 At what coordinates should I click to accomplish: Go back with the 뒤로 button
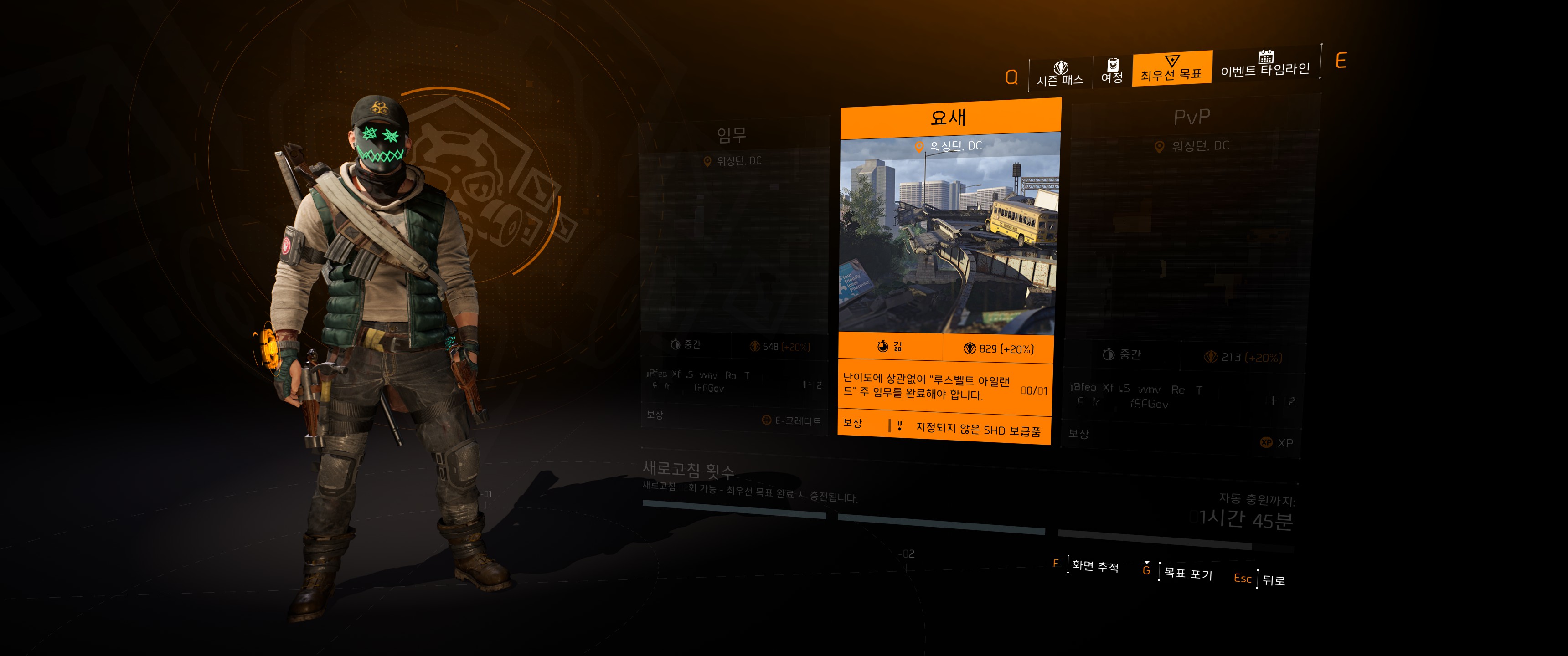(x=1273, y=580)
